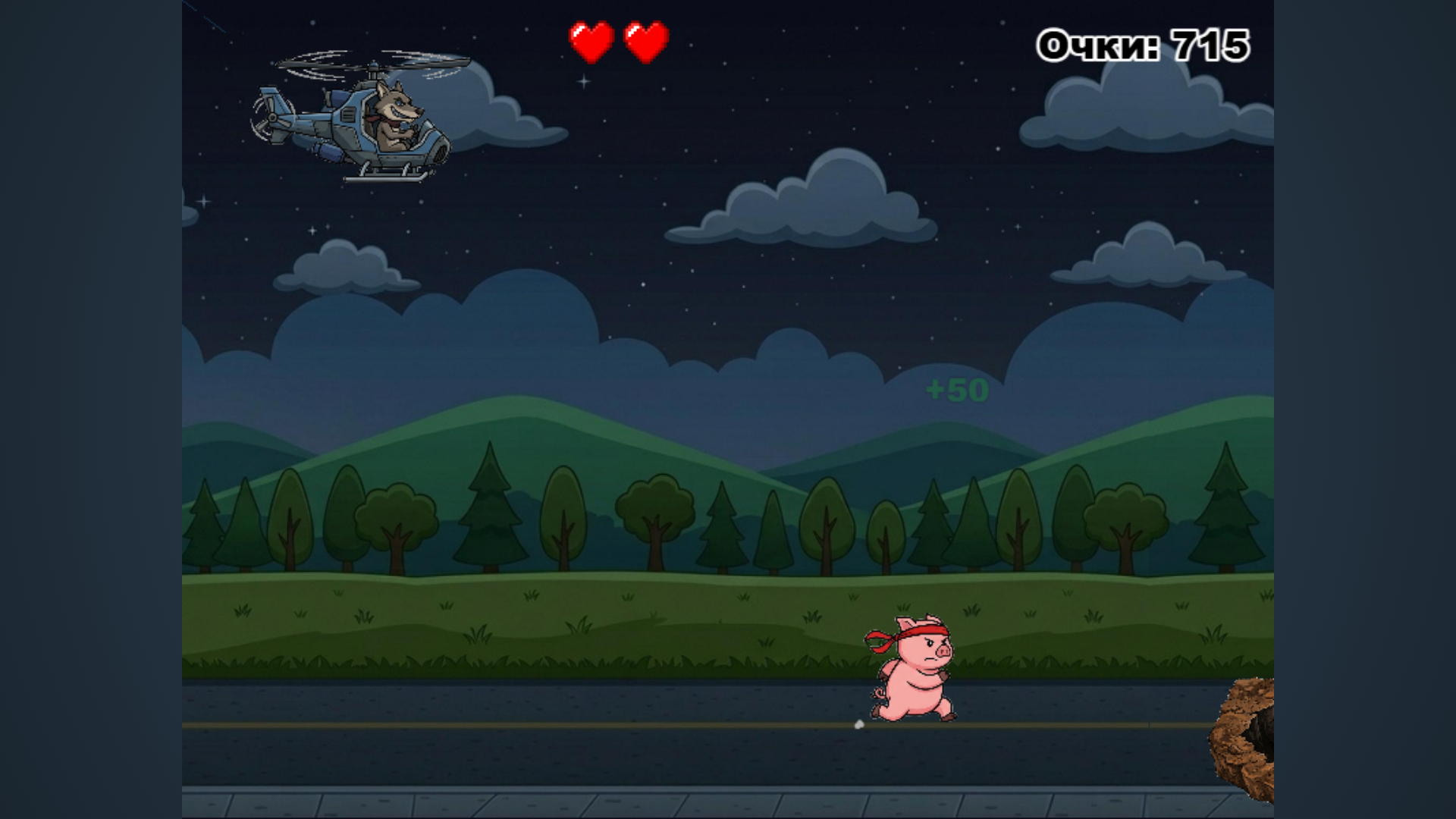
Task: Click the white pebble on the road
Action: coord(858,725)
